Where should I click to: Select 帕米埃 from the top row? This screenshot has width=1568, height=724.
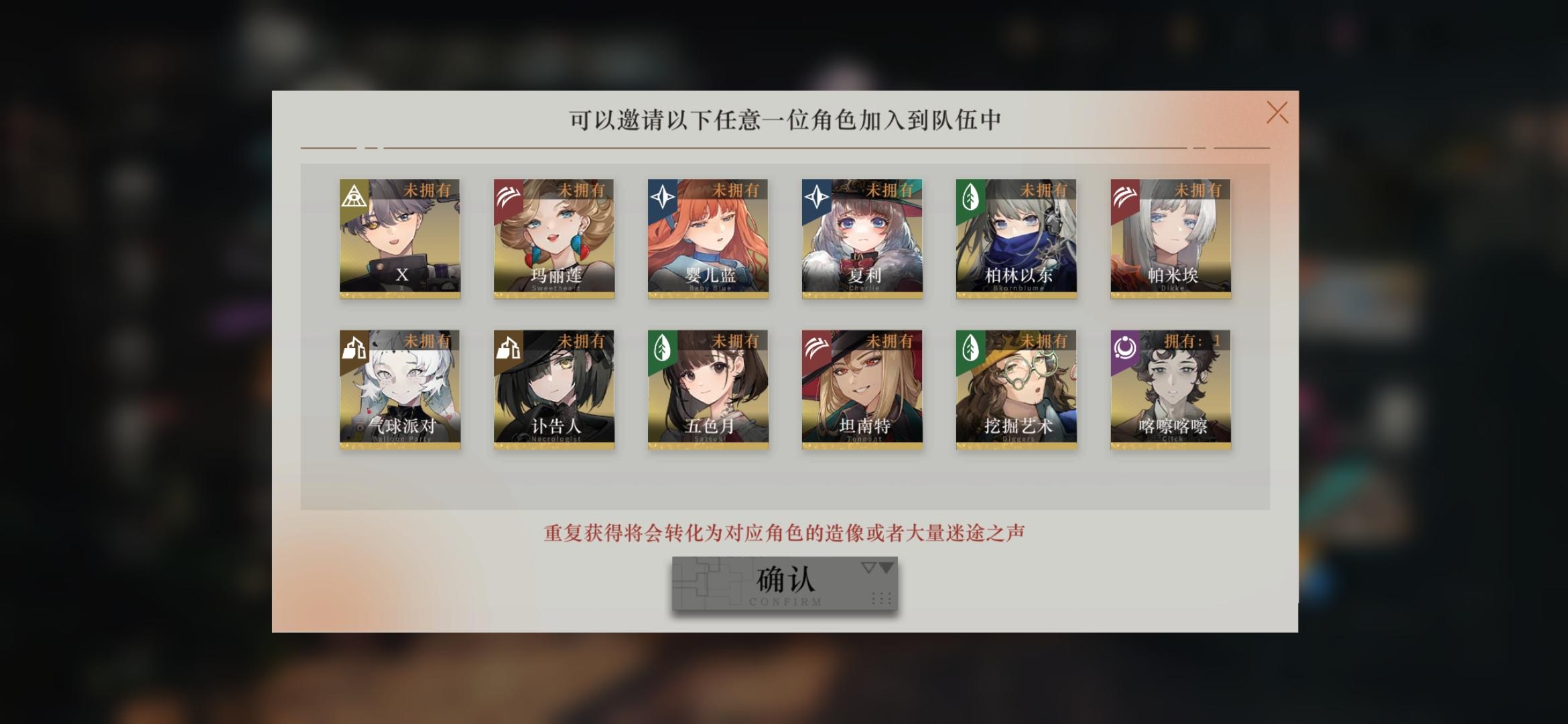(1169, 238)
